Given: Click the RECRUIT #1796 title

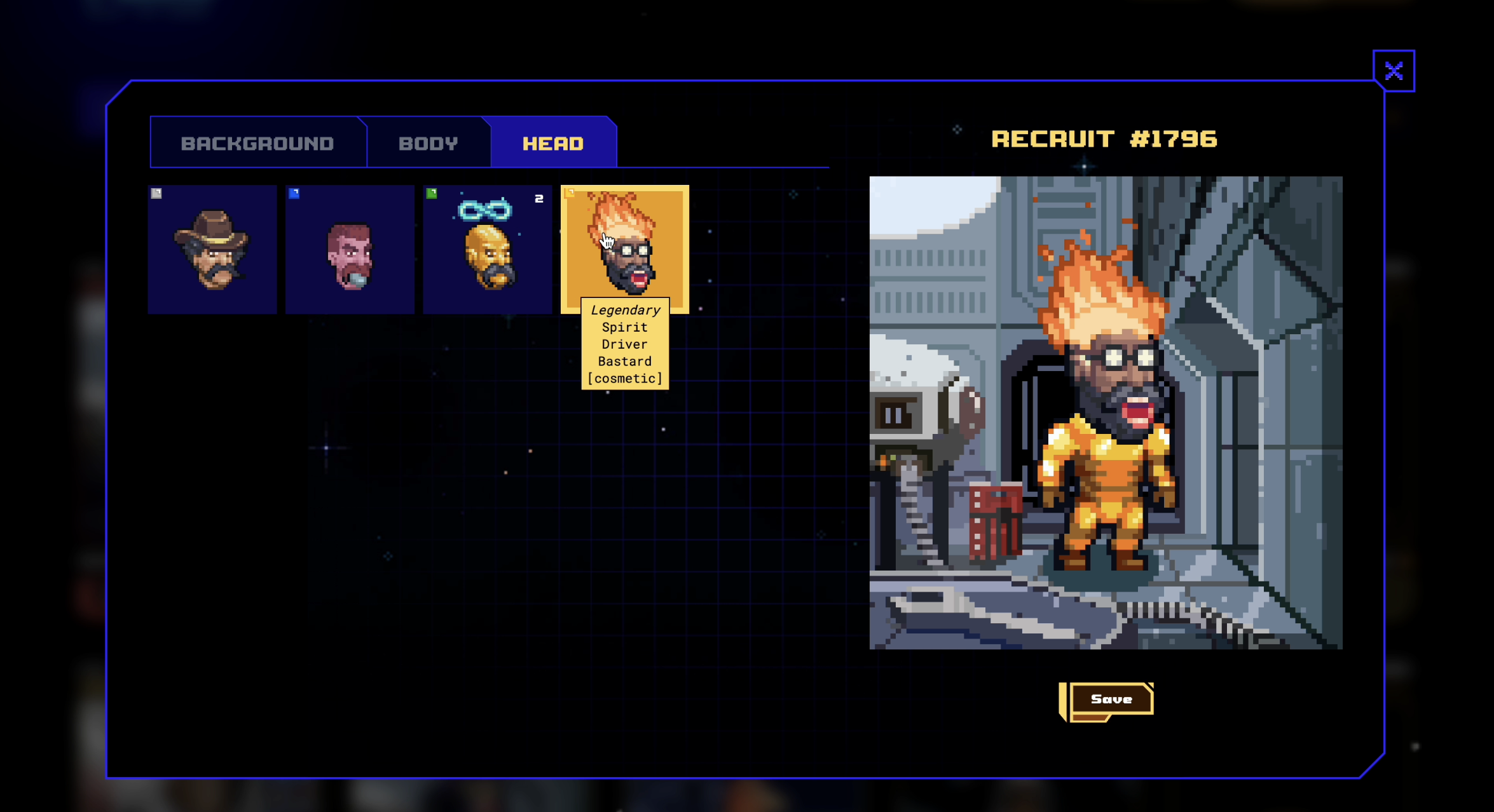Looking at the screenshot, I should coord(1104,140).
